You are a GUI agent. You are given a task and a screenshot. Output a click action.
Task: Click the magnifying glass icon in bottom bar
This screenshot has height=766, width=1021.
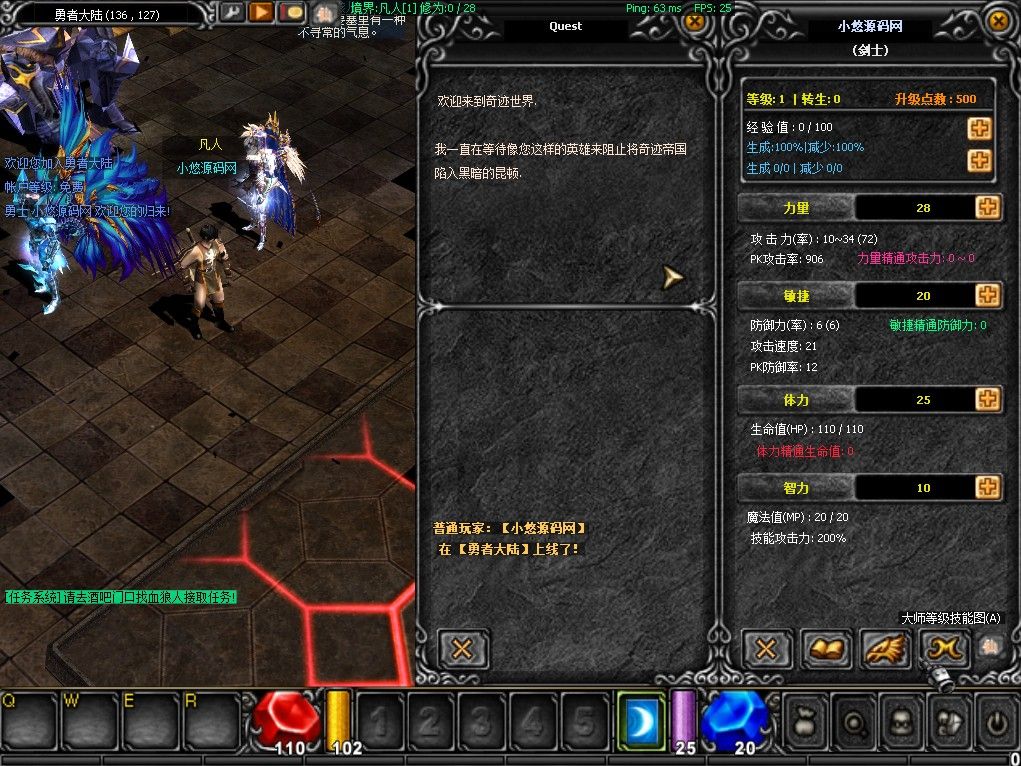[x=852, y=720]
